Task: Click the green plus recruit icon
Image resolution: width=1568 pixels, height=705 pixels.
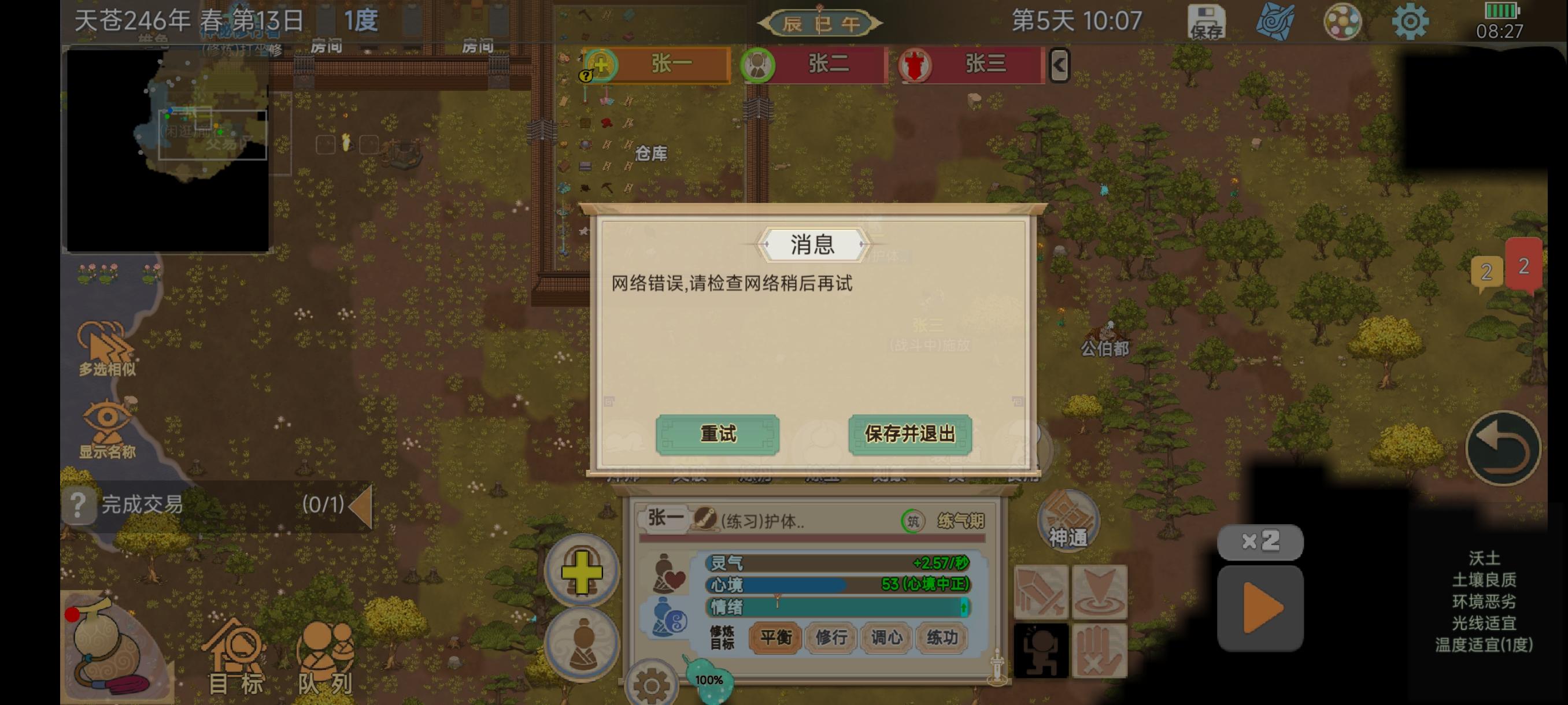Action: point(580,573)
